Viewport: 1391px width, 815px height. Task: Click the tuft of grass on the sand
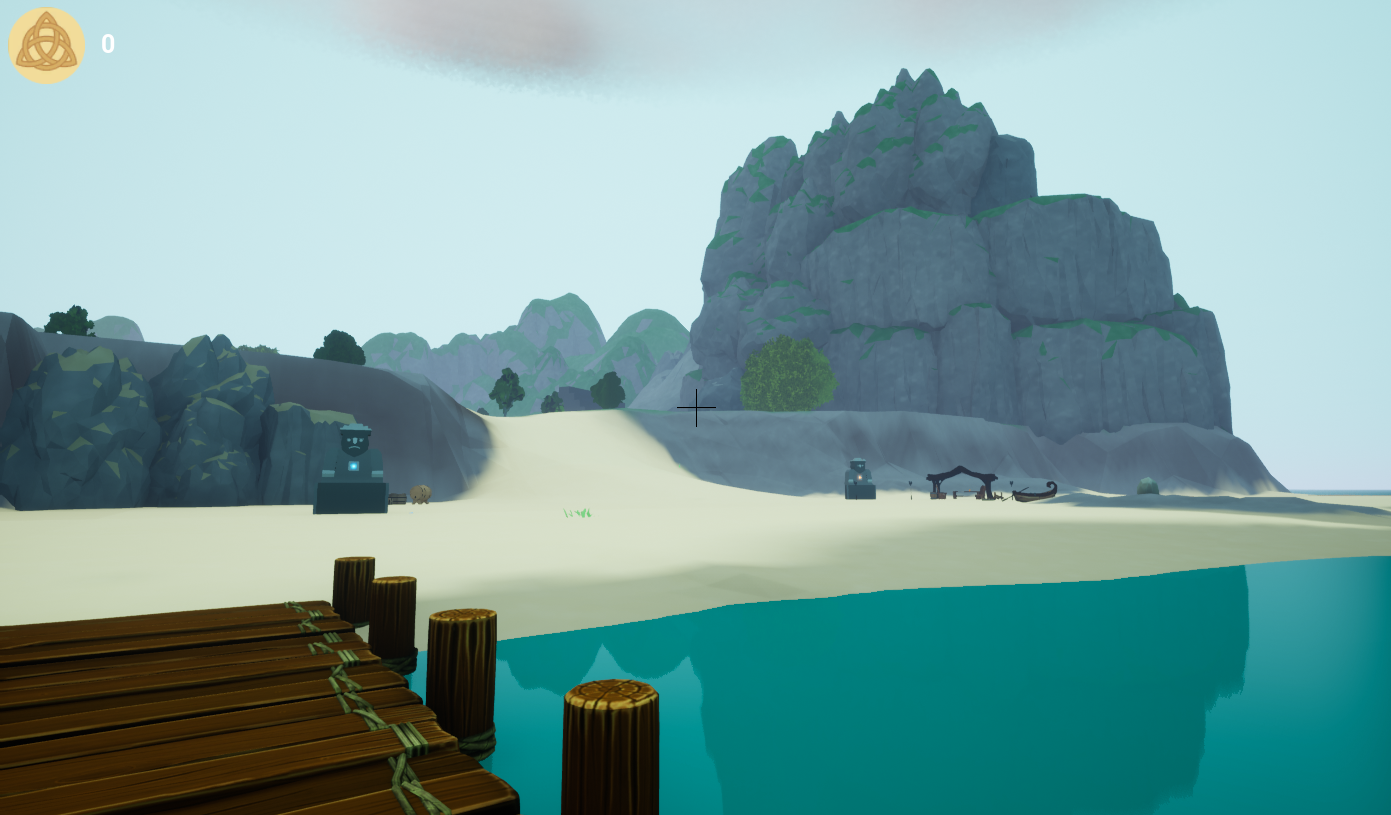[575, 512]
